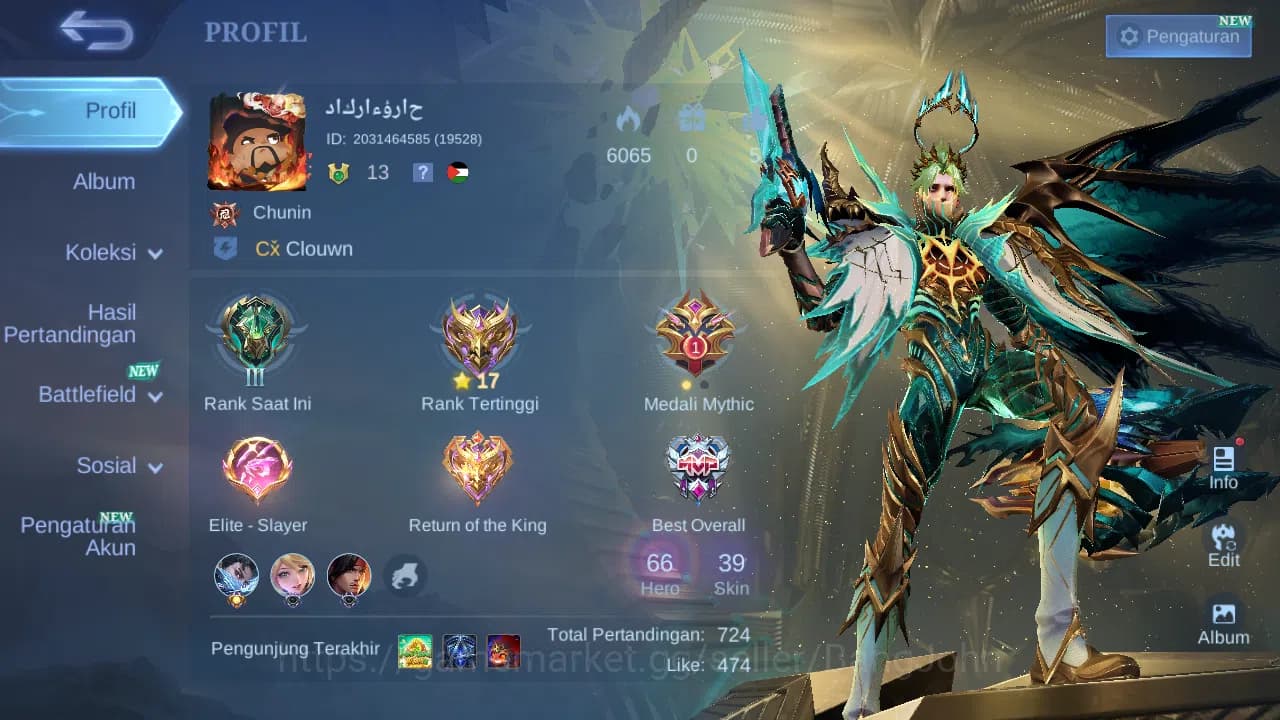Image resolution: width=1280 pixels, height=720 pixels.
Task: Click the first Pengunjung Terakhir visitor avatar
Action: [x=416, y=650]
